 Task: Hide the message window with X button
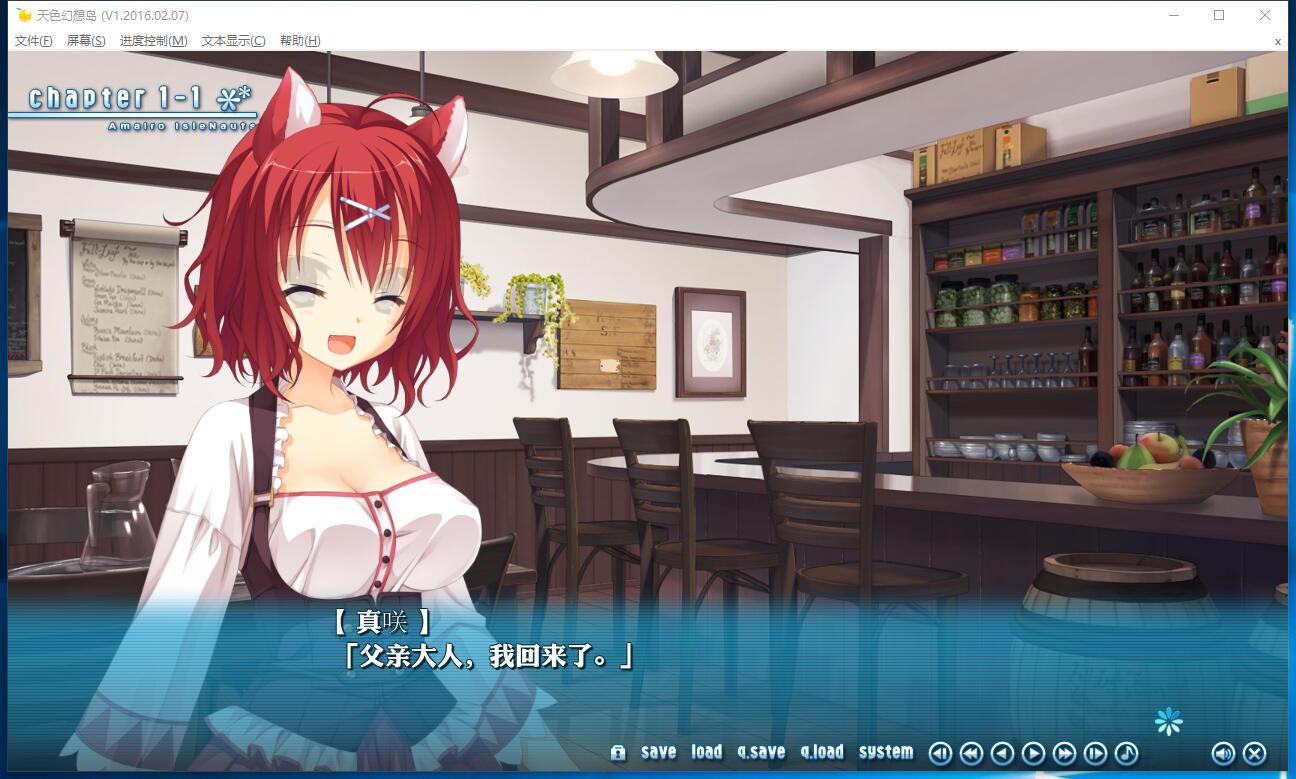pyautogui.click(x=1254, y=753)
